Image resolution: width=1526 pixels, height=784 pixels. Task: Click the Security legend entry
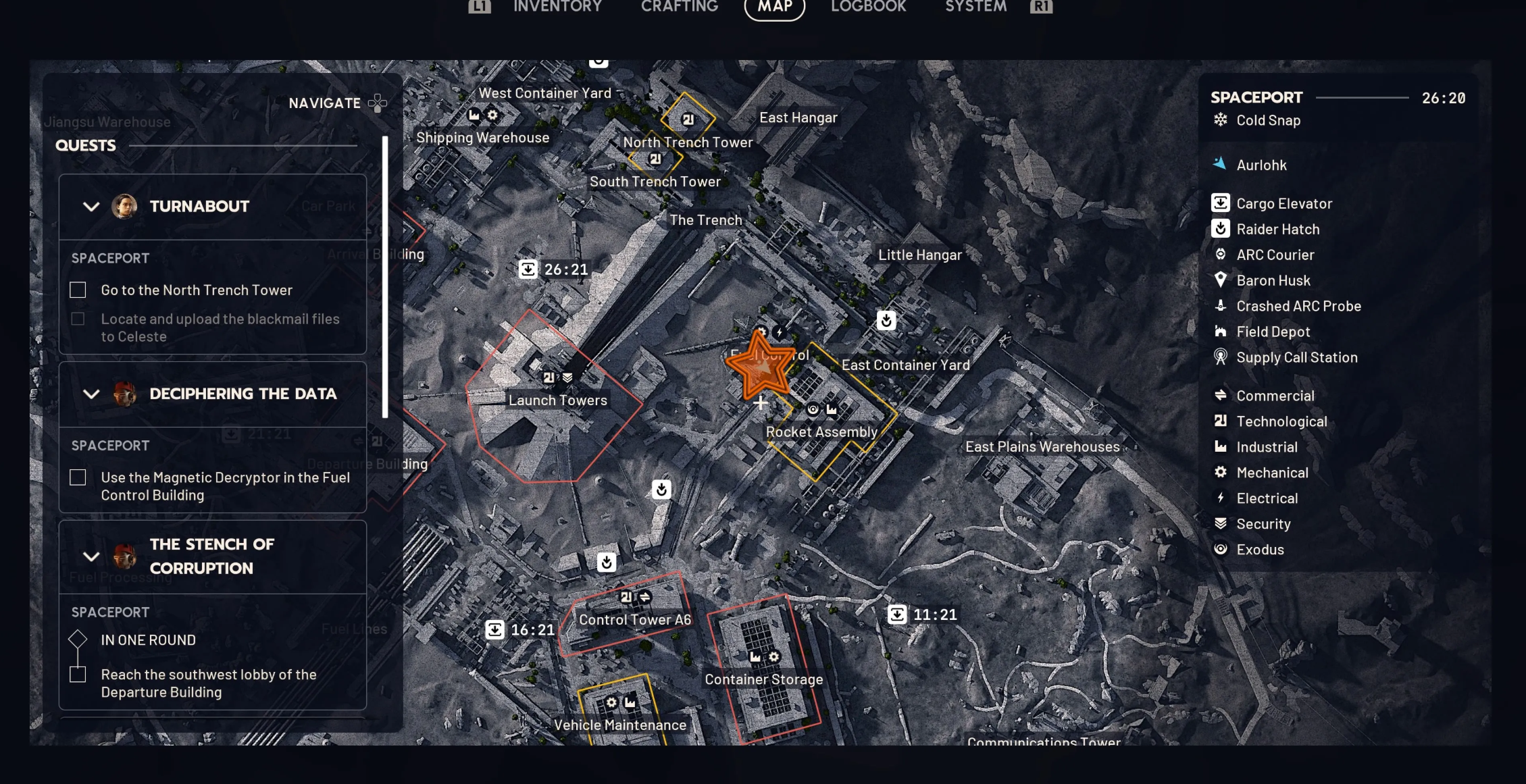1263,524
